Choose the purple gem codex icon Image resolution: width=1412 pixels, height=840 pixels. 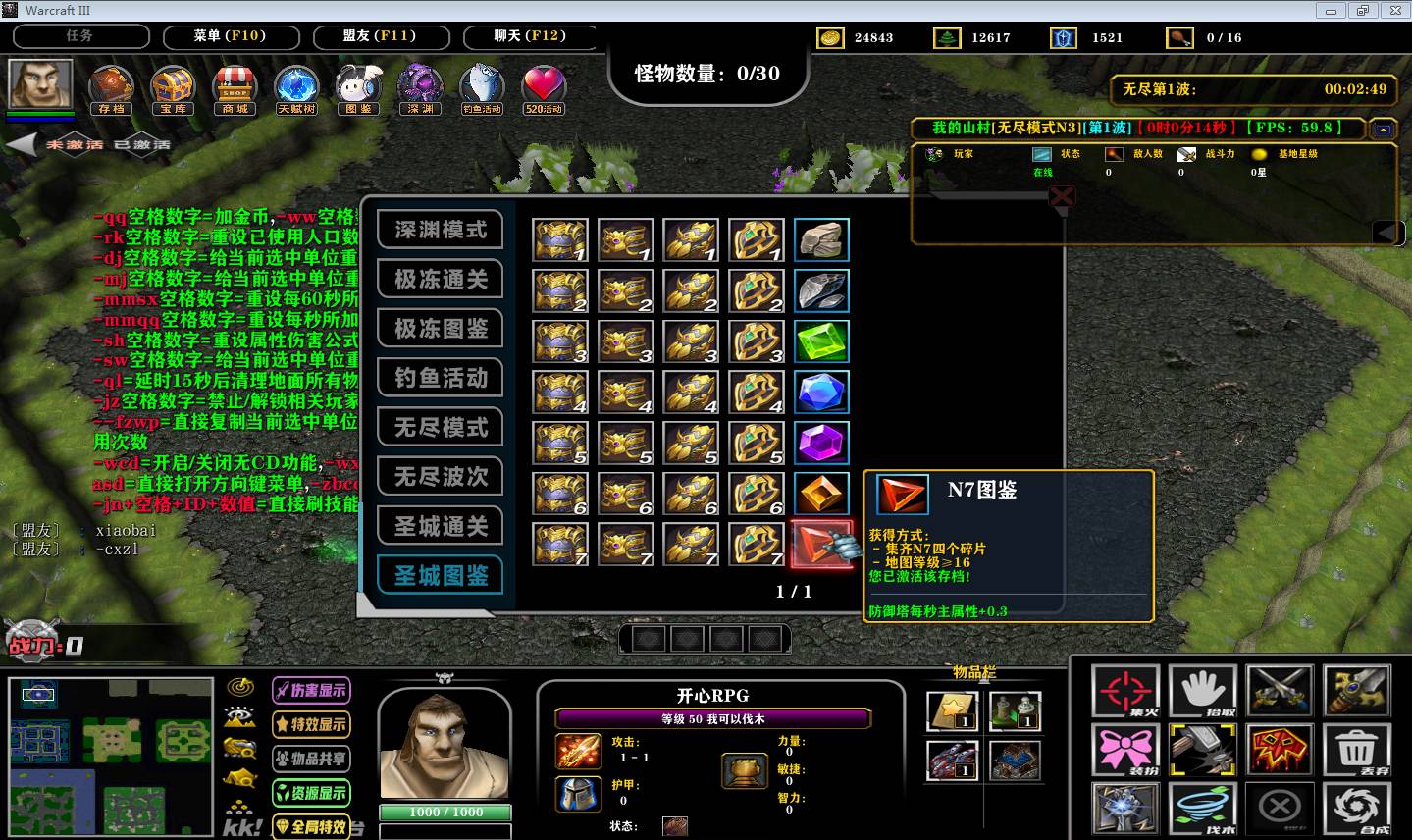[821, 443]
